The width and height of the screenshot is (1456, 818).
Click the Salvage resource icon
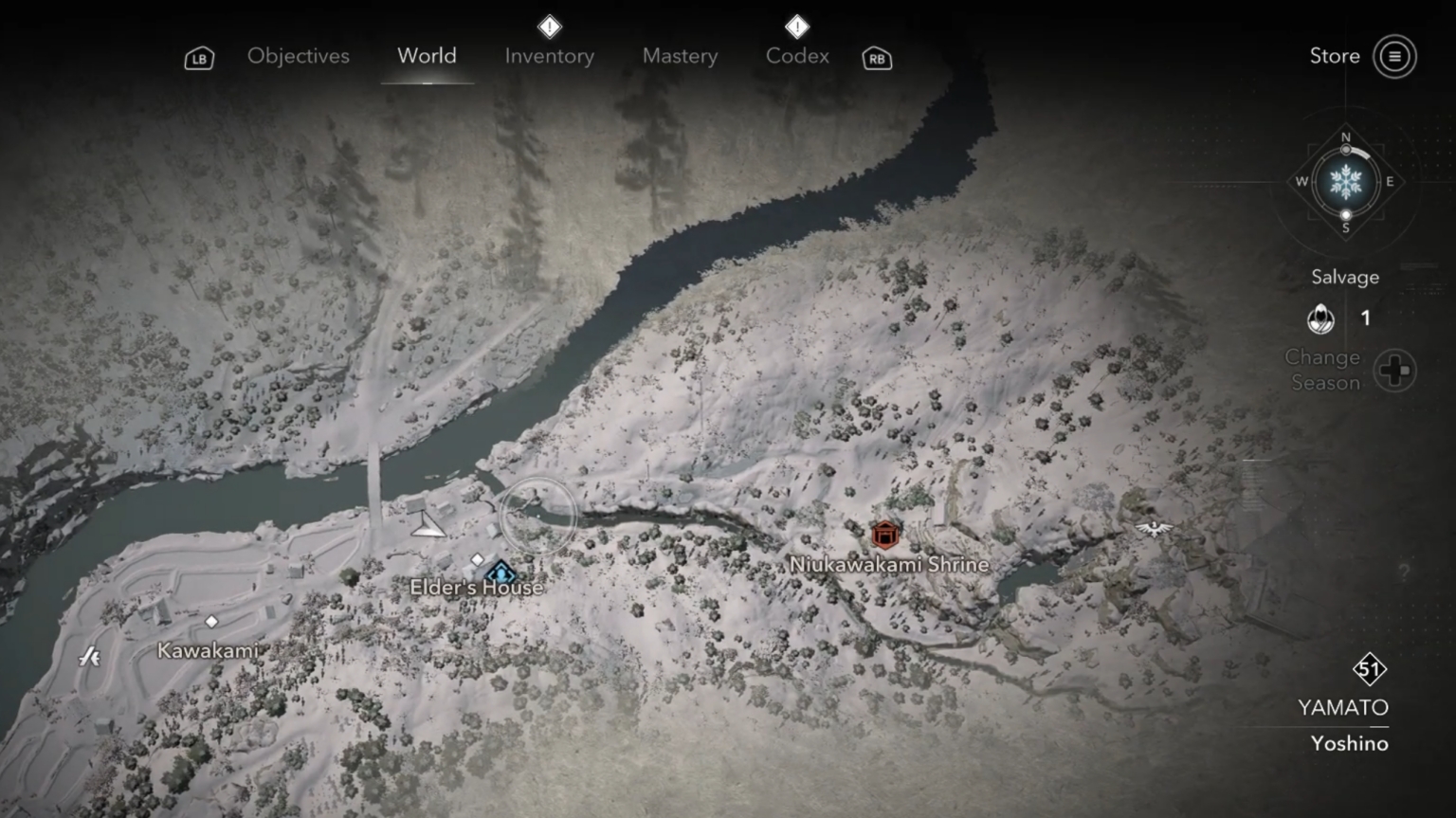click(1320, 319)
